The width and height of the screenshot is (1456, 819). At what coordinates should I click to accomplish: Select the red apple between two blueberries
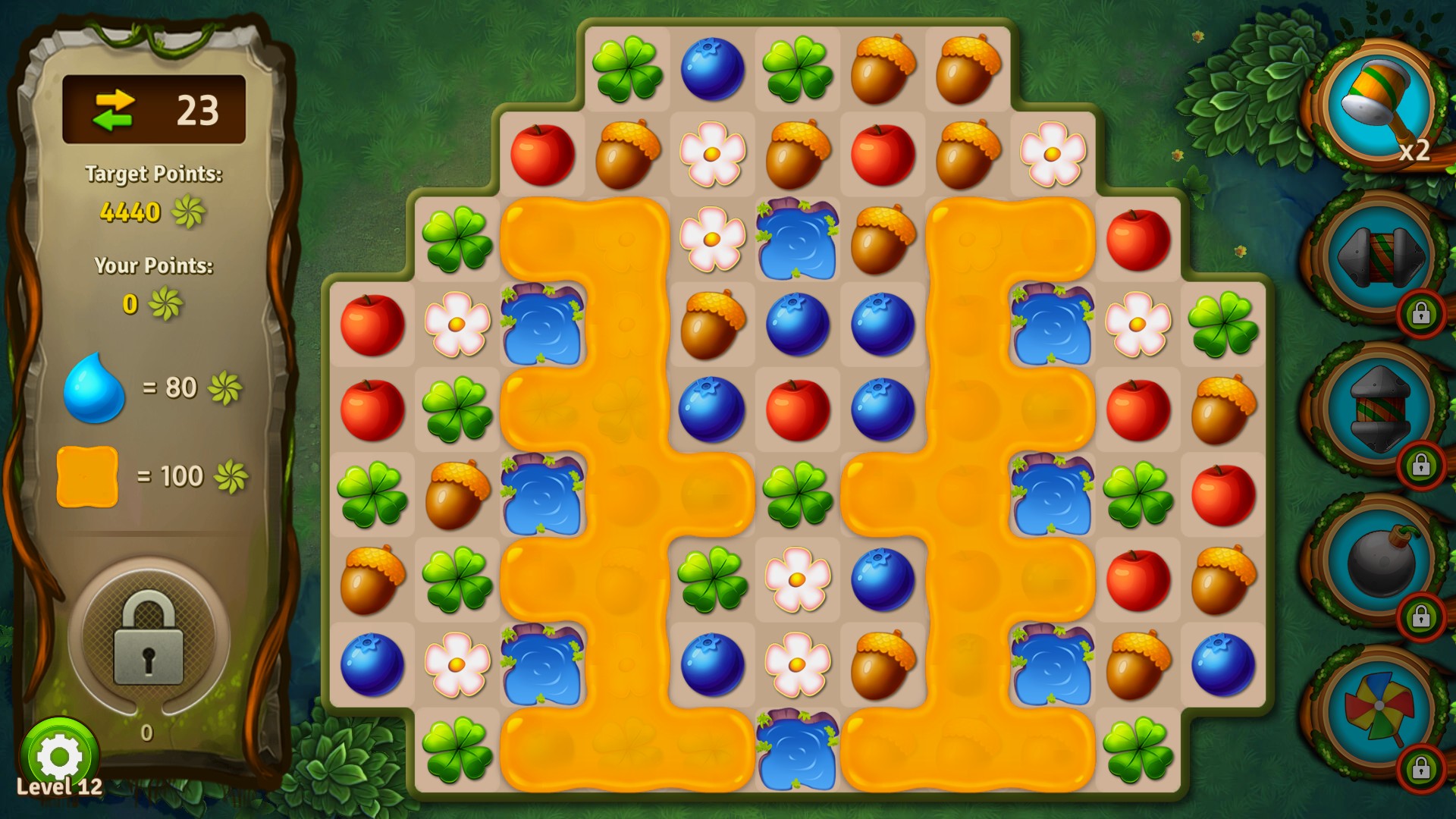(x=797, y=410)
